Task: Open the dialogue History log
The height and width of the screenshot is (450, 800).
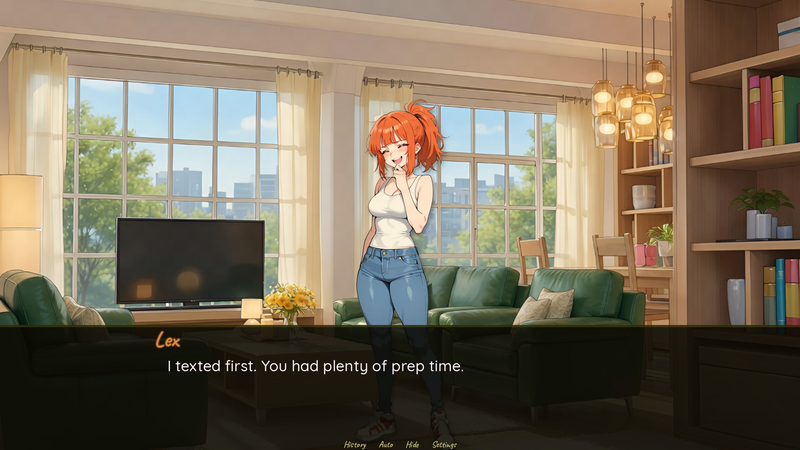Action: [x=355, y=444]
